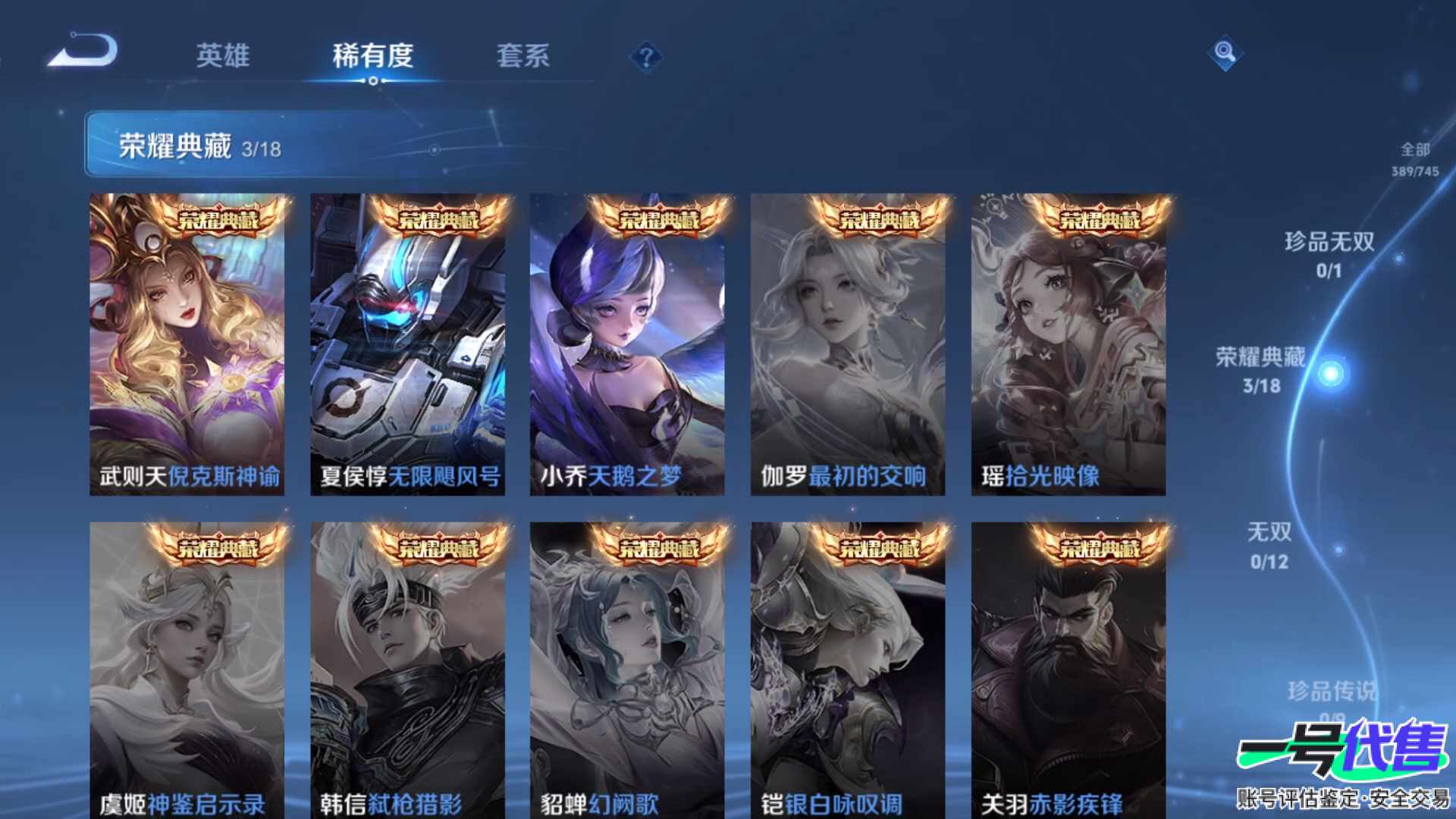Screen dimensions: 1456x819
Task: View the 伽罗 最初的交响 skin card
Action: click(848, 345)
